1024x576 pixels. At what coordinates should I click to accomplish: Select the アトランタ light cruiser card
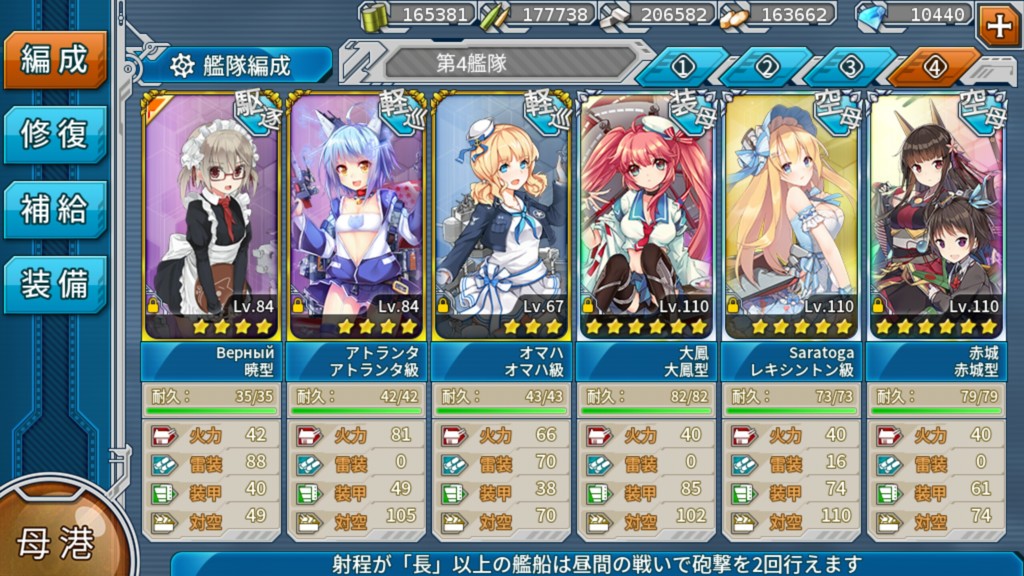pyautogui.click(x=357, y=216)
